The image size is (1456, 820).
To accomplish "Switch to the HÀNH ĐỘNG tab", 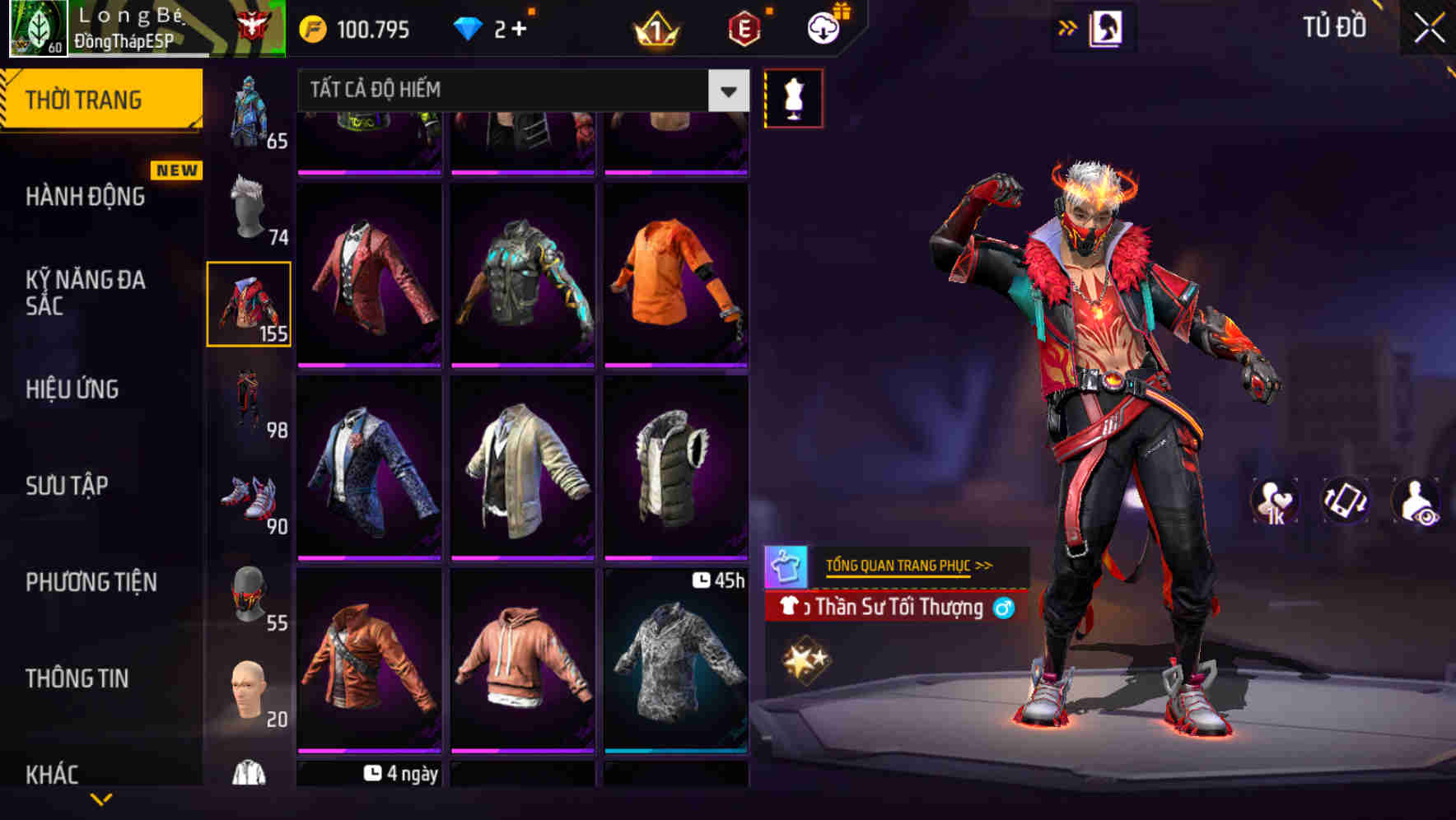I will pyautogui.click(x=83, y=196).
